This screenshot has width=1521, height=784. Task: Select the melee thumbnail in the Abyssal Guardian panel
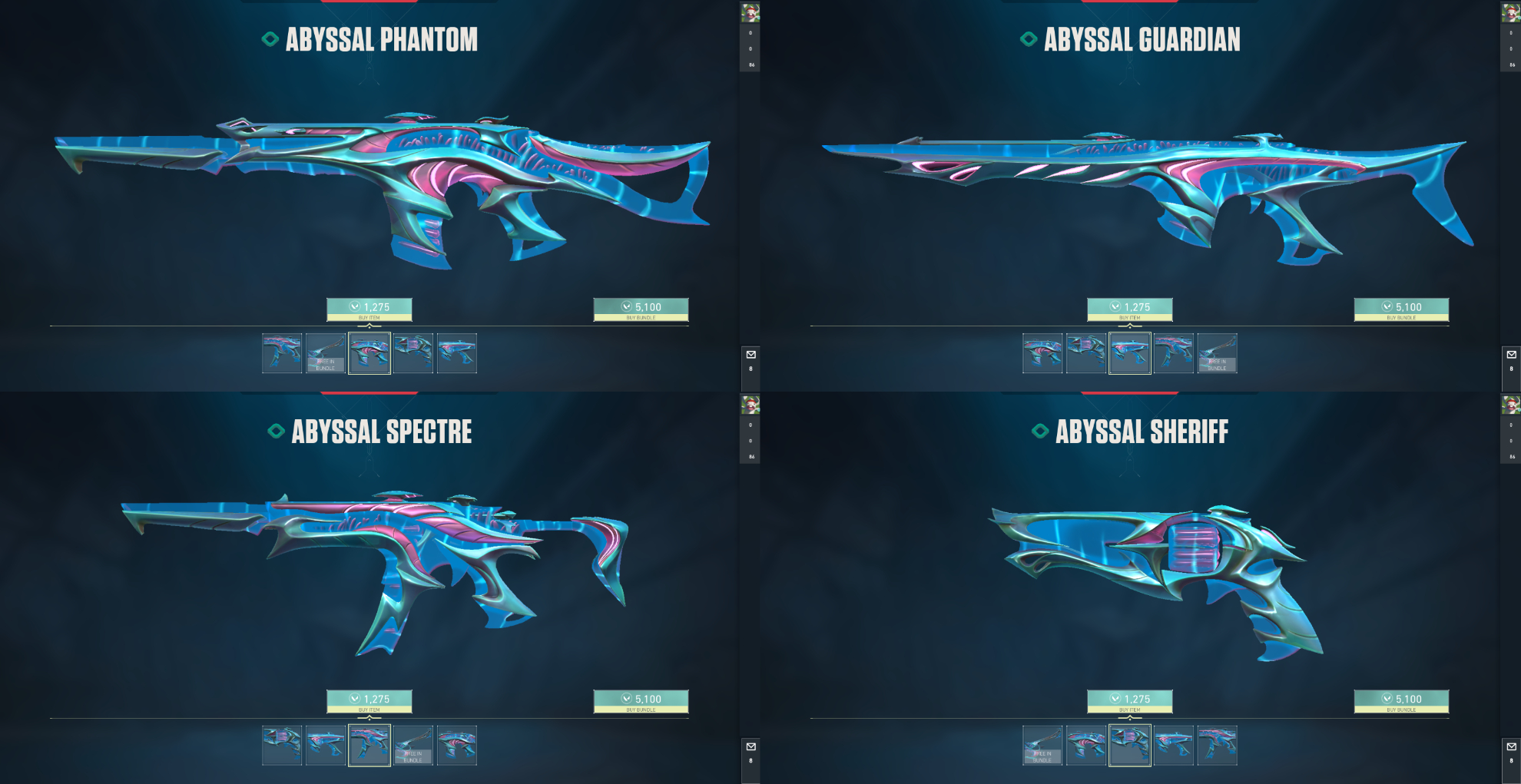pos(1218,353)
